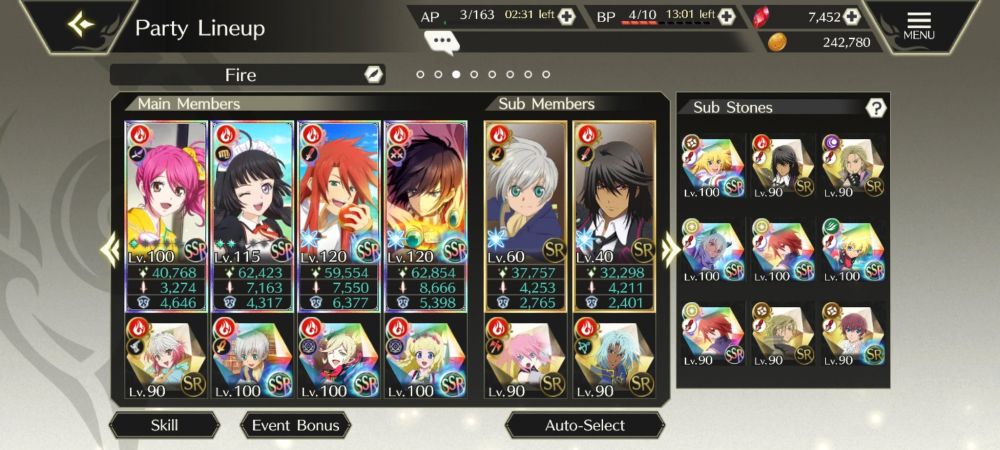This screenshot has width=1000, height=450.
Task: Edit the Fire party name
Action: coord(372,75)
